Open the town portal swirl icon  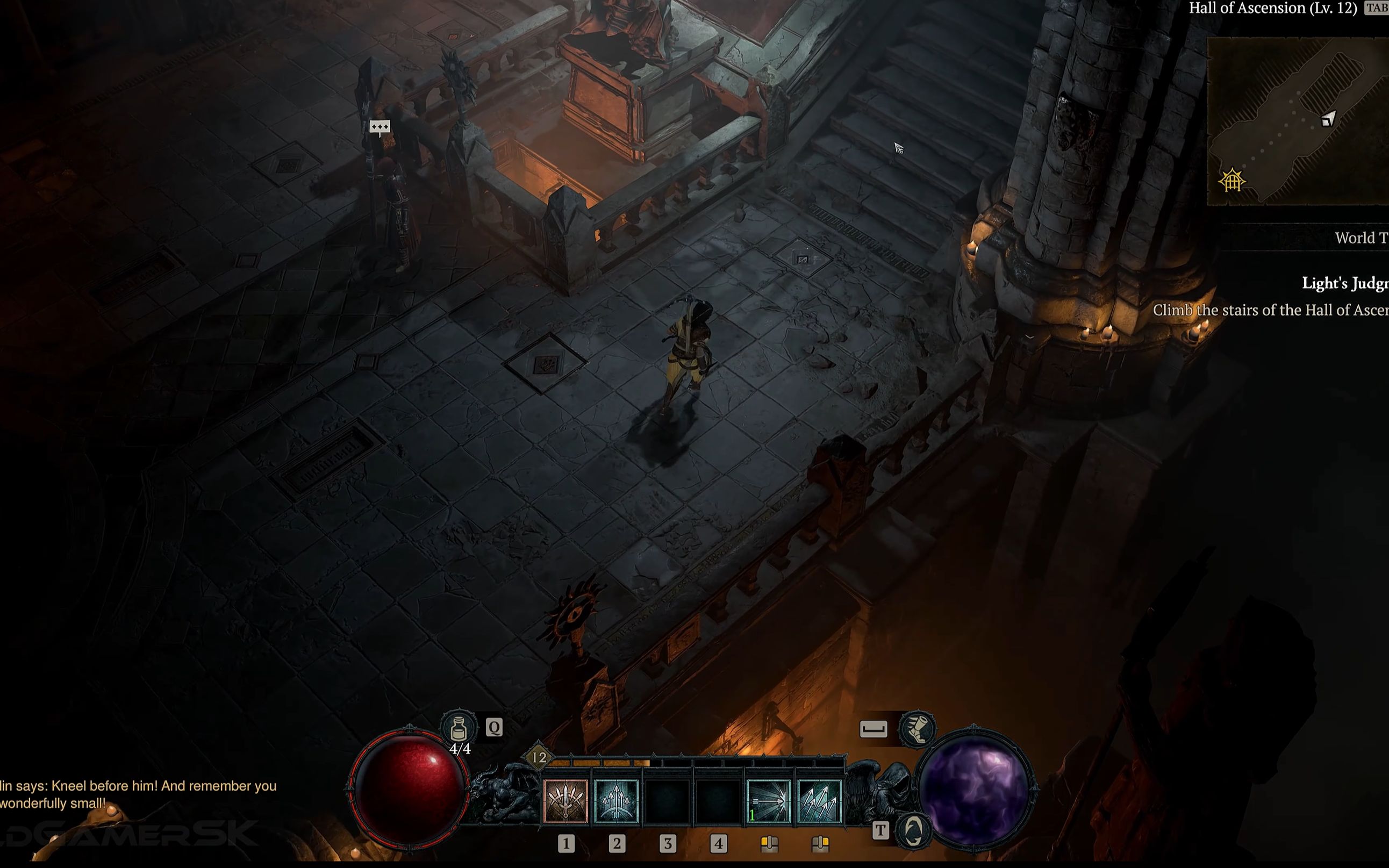click(913, 830)
